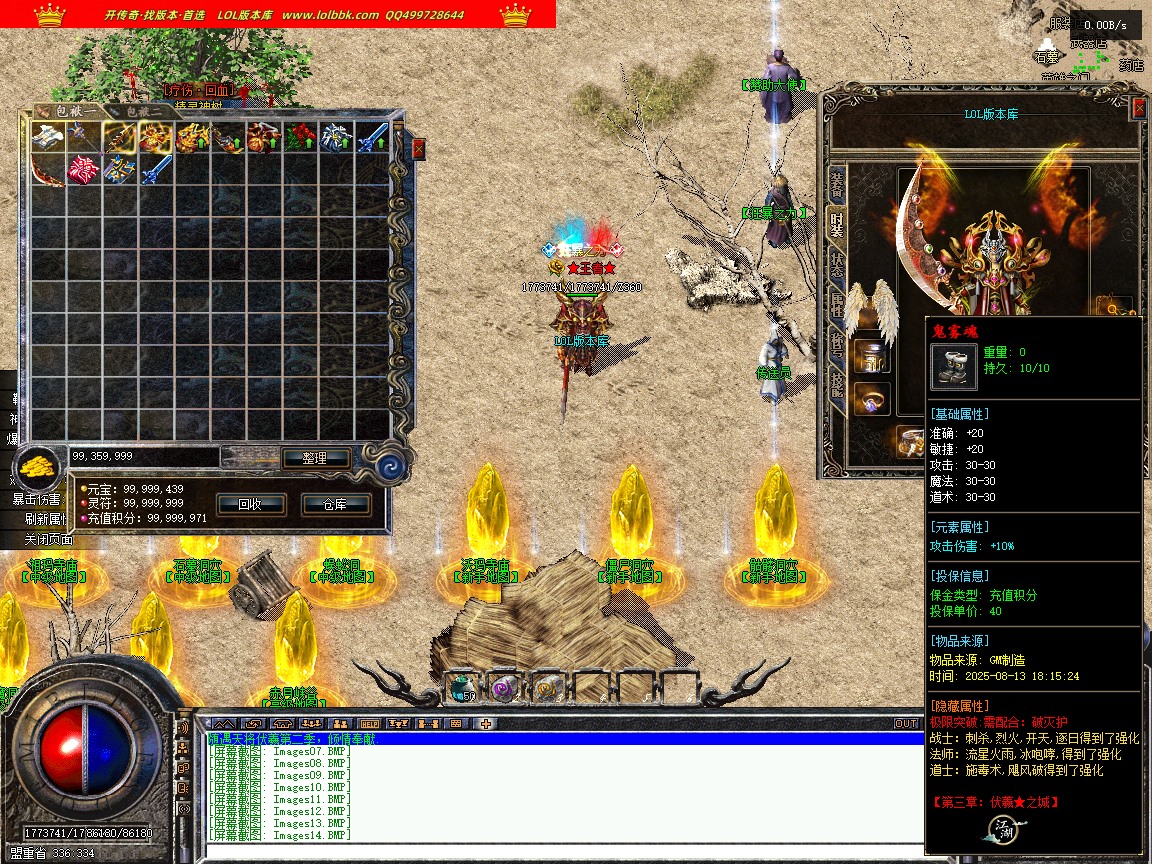The image size is (1152, 864).
Task: Click the OUT button on the chat bar
Action: pos(905,723)
